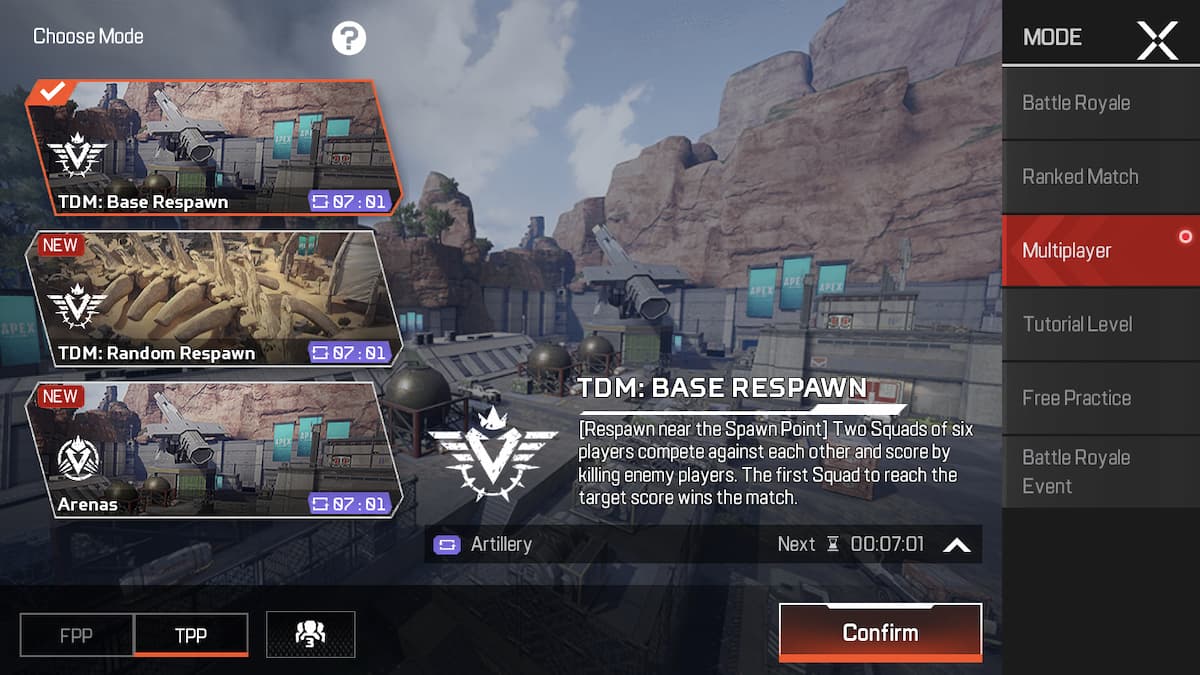The height and width of the screenshot is (675, 1200).
Task: Confirm the selected game mode
Action: click(880, 632)
